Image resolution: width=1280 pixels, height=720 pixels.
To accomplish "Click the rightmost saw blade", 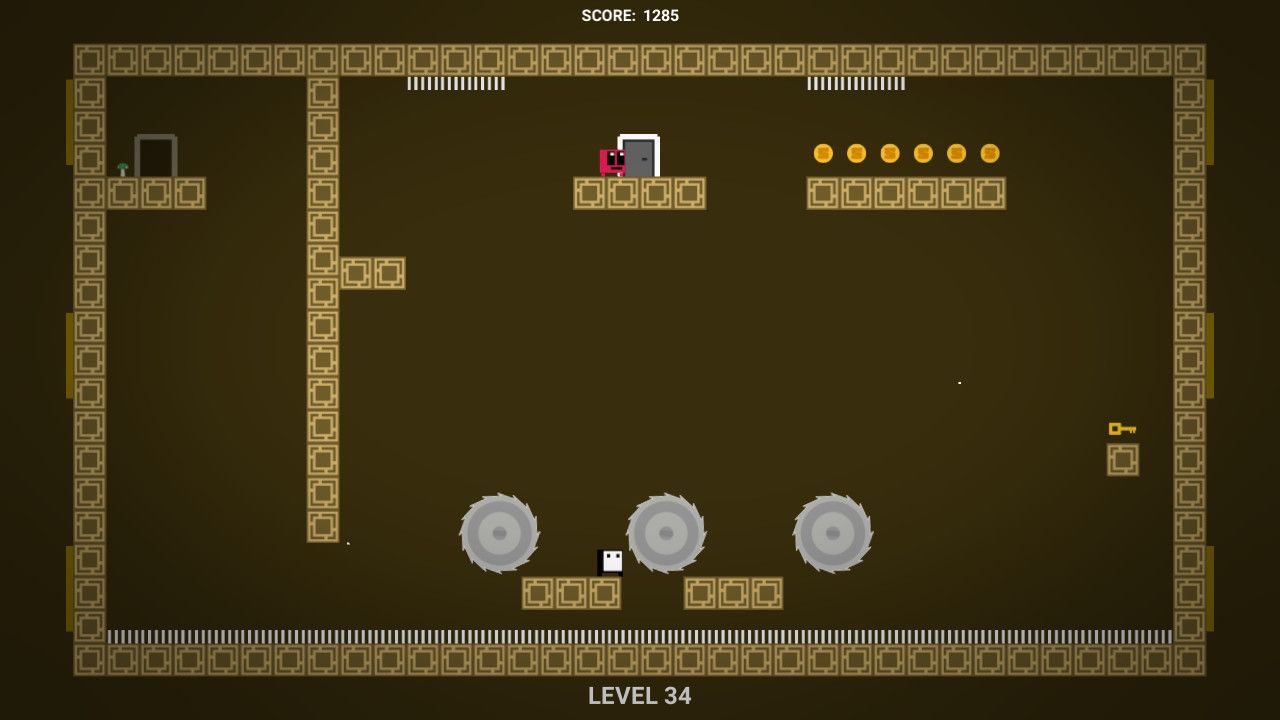I will (x=833, y=533).
